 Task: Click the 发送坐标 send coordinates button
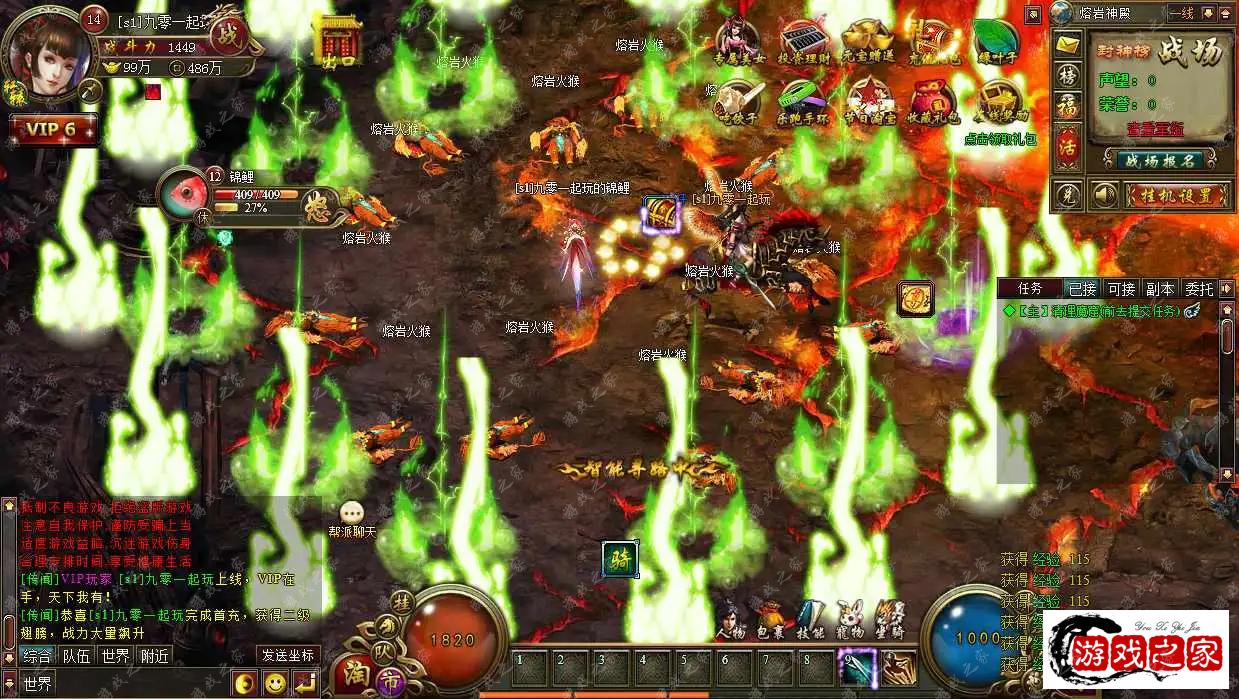(x=288, y=656)
